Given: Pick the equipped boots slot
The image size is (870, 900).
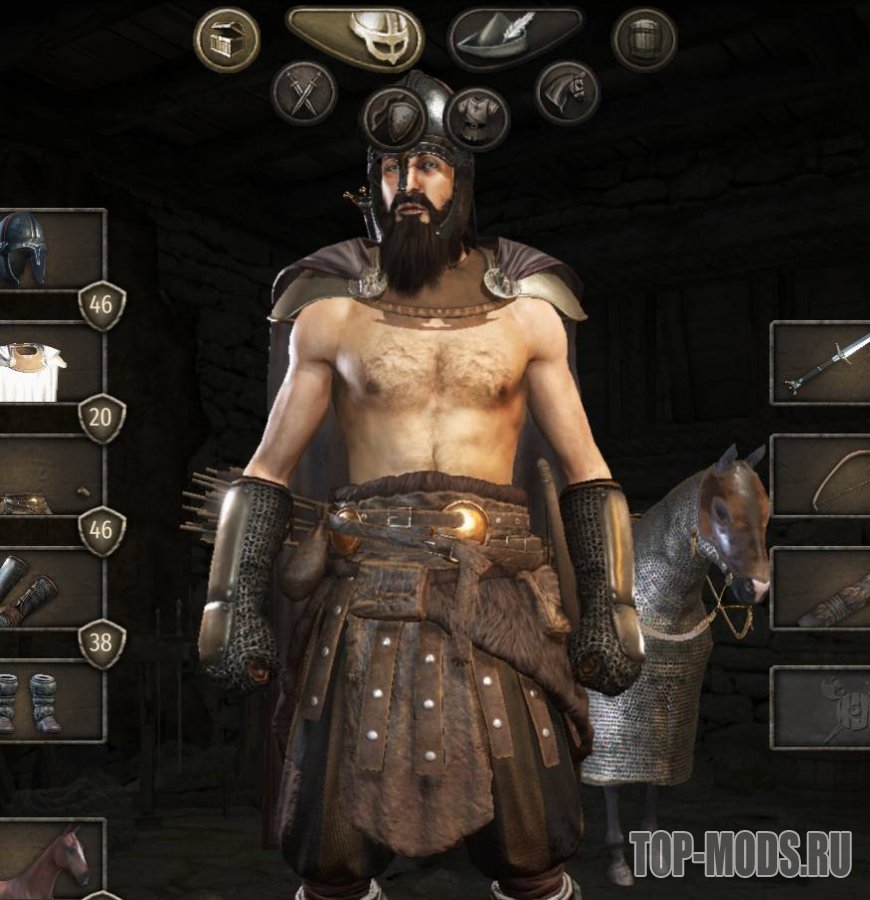Looking at the screenshot, I should [x=50, y=700].
